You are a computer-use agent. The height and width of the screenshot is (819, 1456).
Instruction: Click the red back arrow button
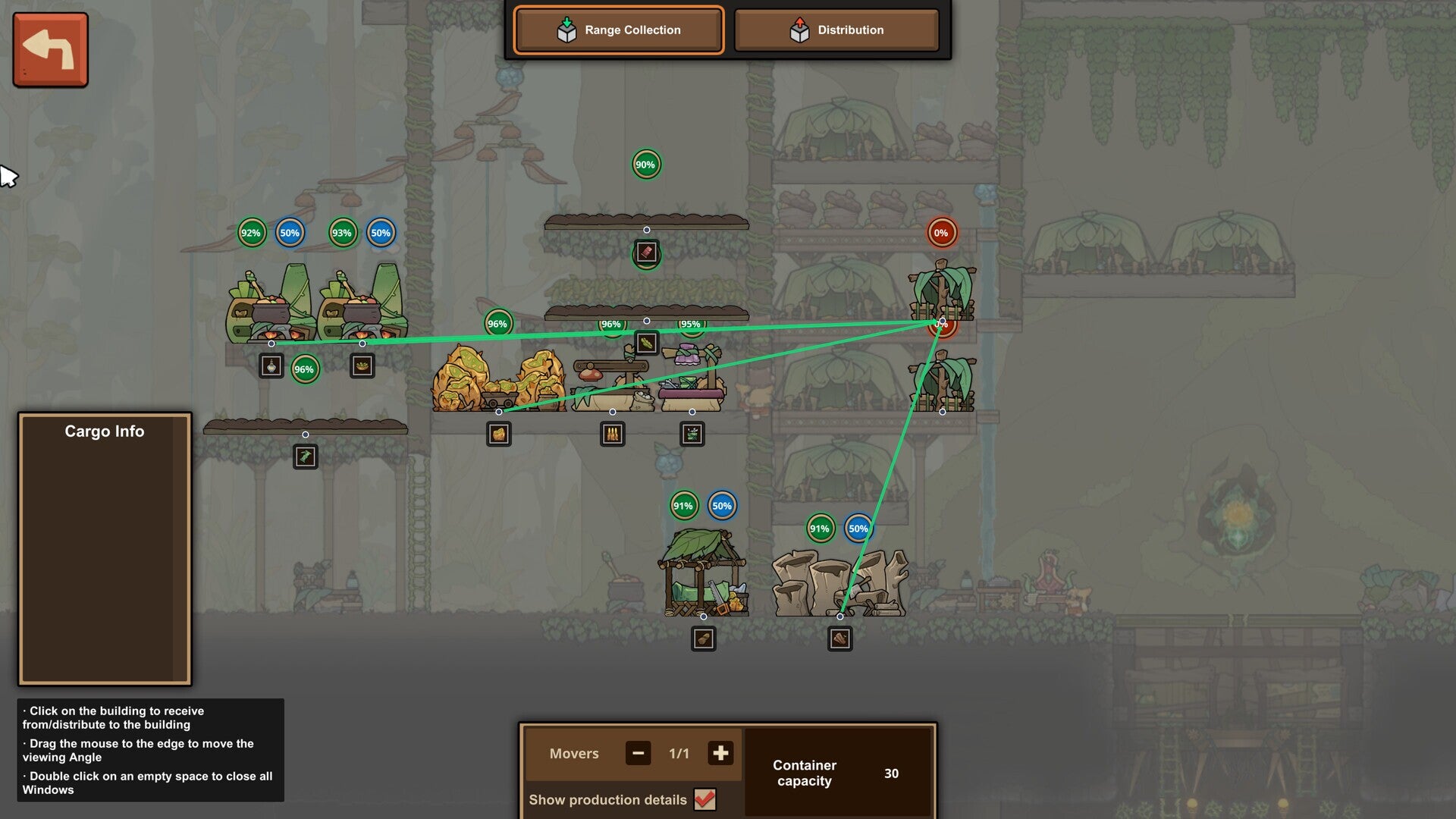tap(49, 49)
